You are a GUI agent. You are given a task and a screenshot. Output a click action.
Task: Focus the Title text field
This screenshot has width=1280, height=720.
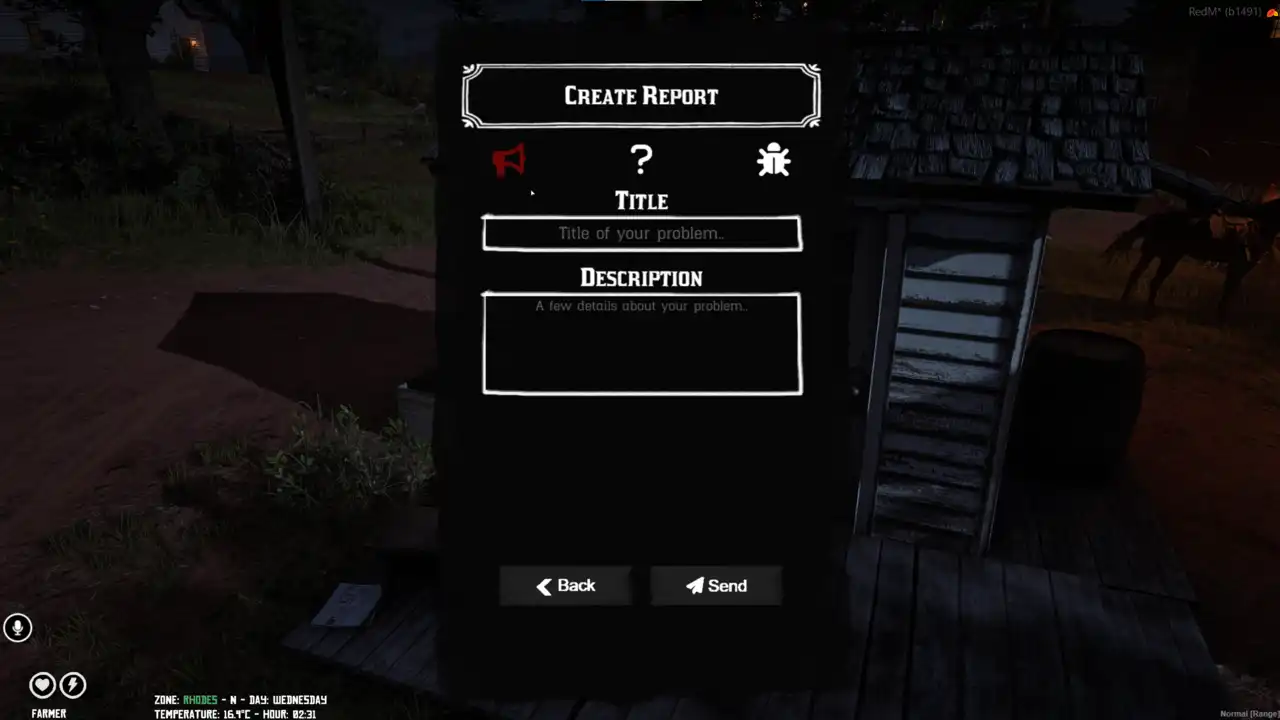click(x=641, y=234)
